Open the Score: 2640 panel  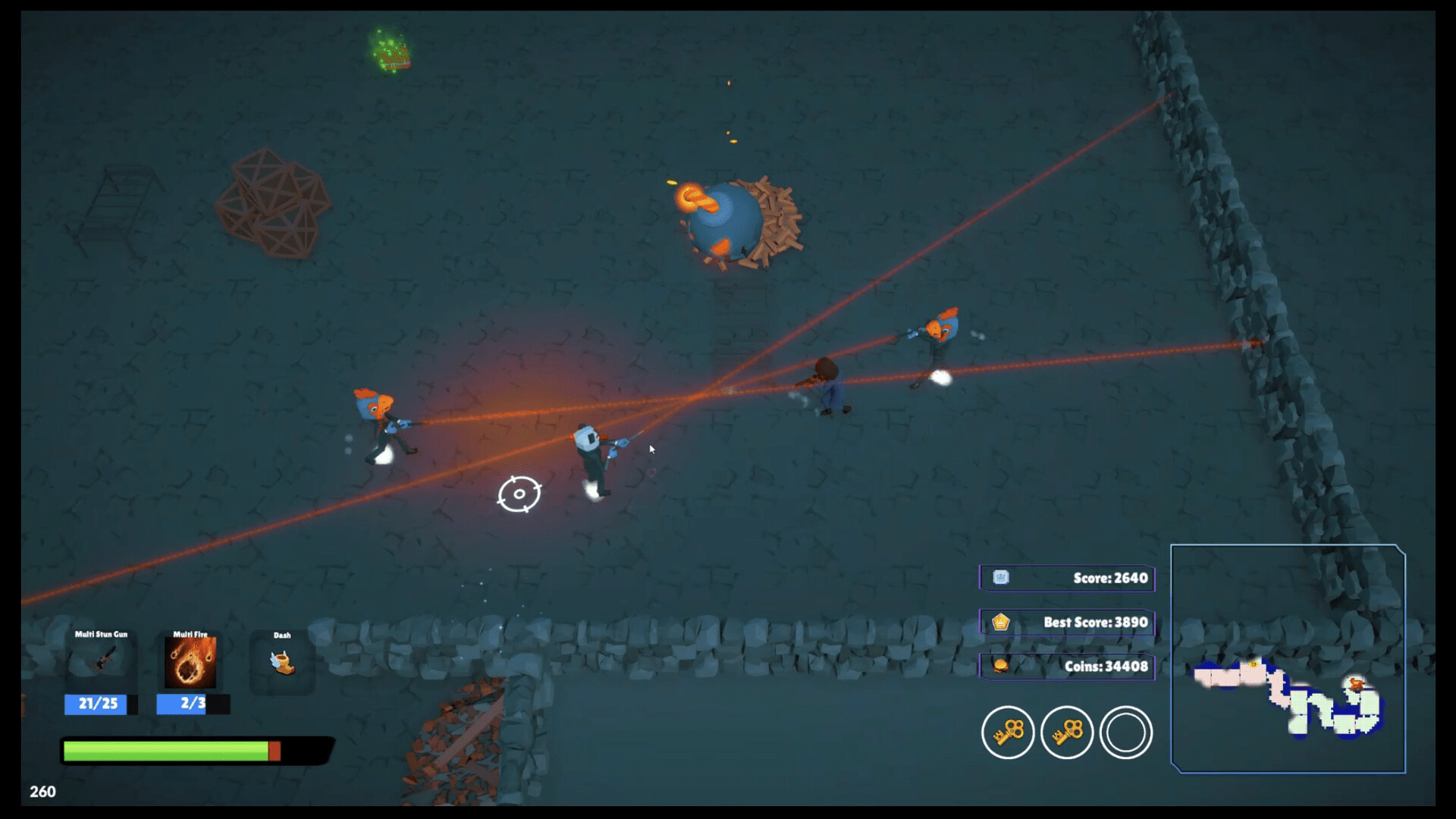(x=1084, y=578)
